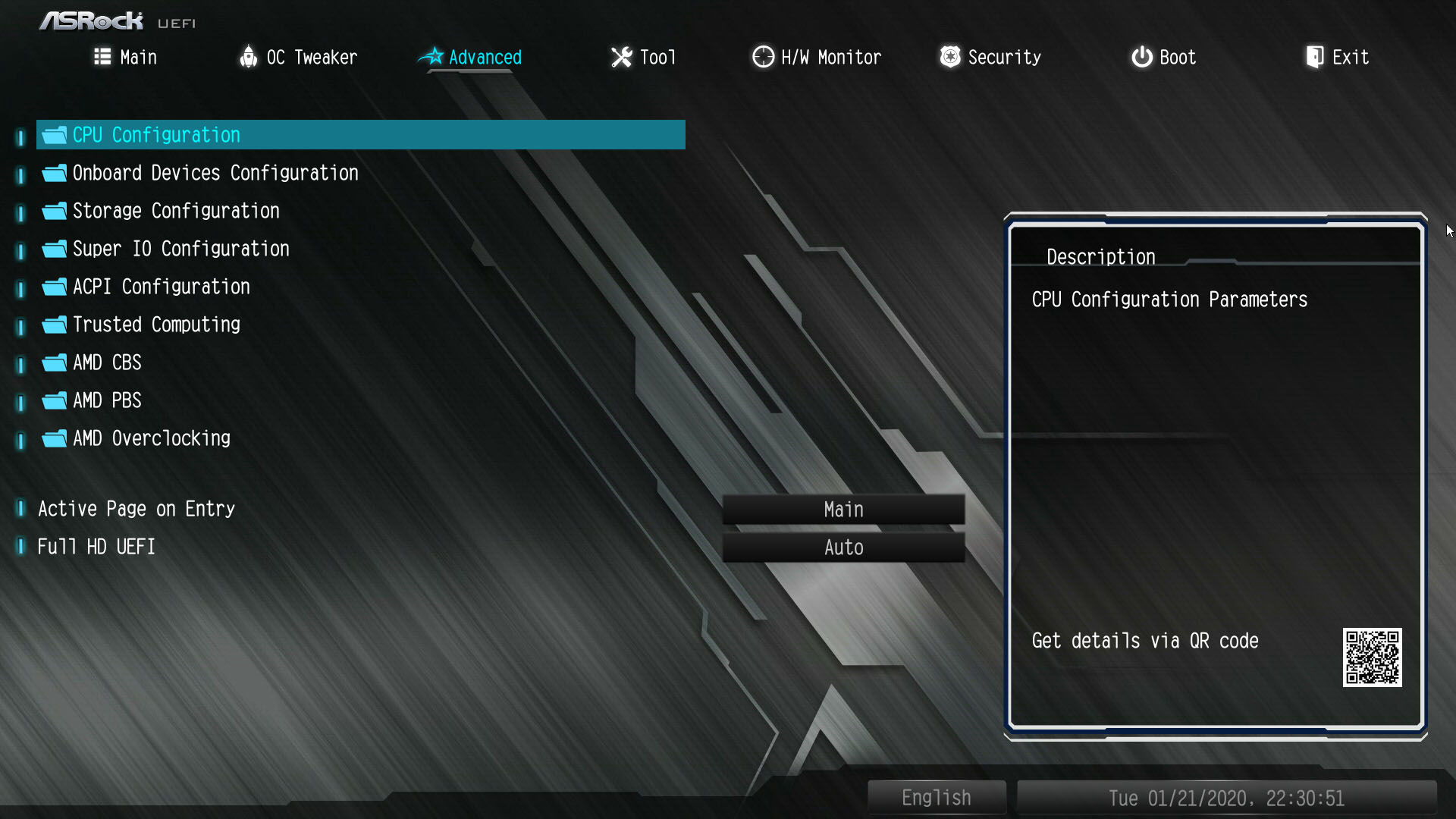
Task: Open the AMD Overclocking page
Action: [x=152, y=438]
